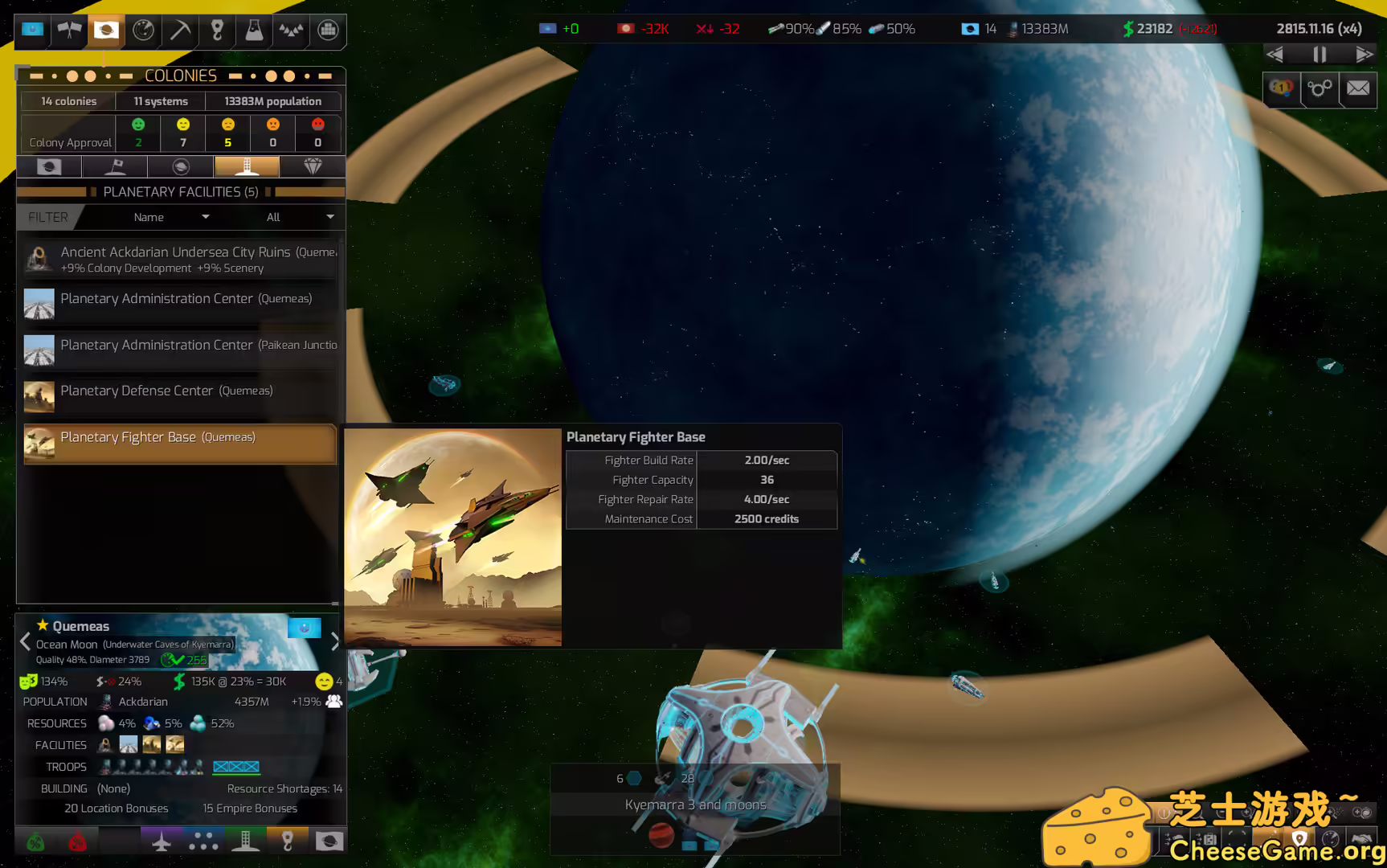Open the construction hook toolbar icon

coord(217,31)
